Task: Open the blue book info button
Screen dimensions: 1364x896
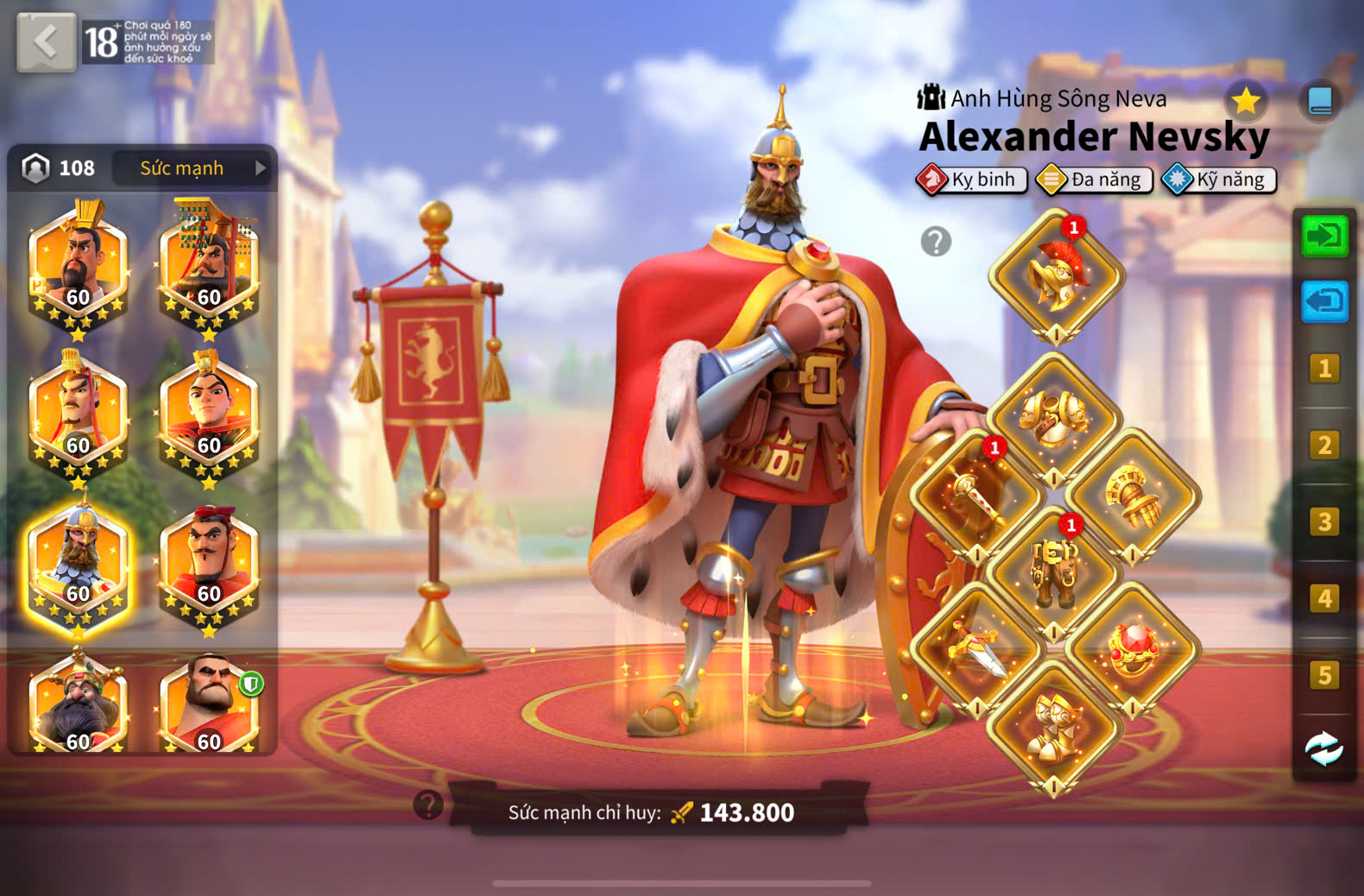Action: click(1319, 102)
